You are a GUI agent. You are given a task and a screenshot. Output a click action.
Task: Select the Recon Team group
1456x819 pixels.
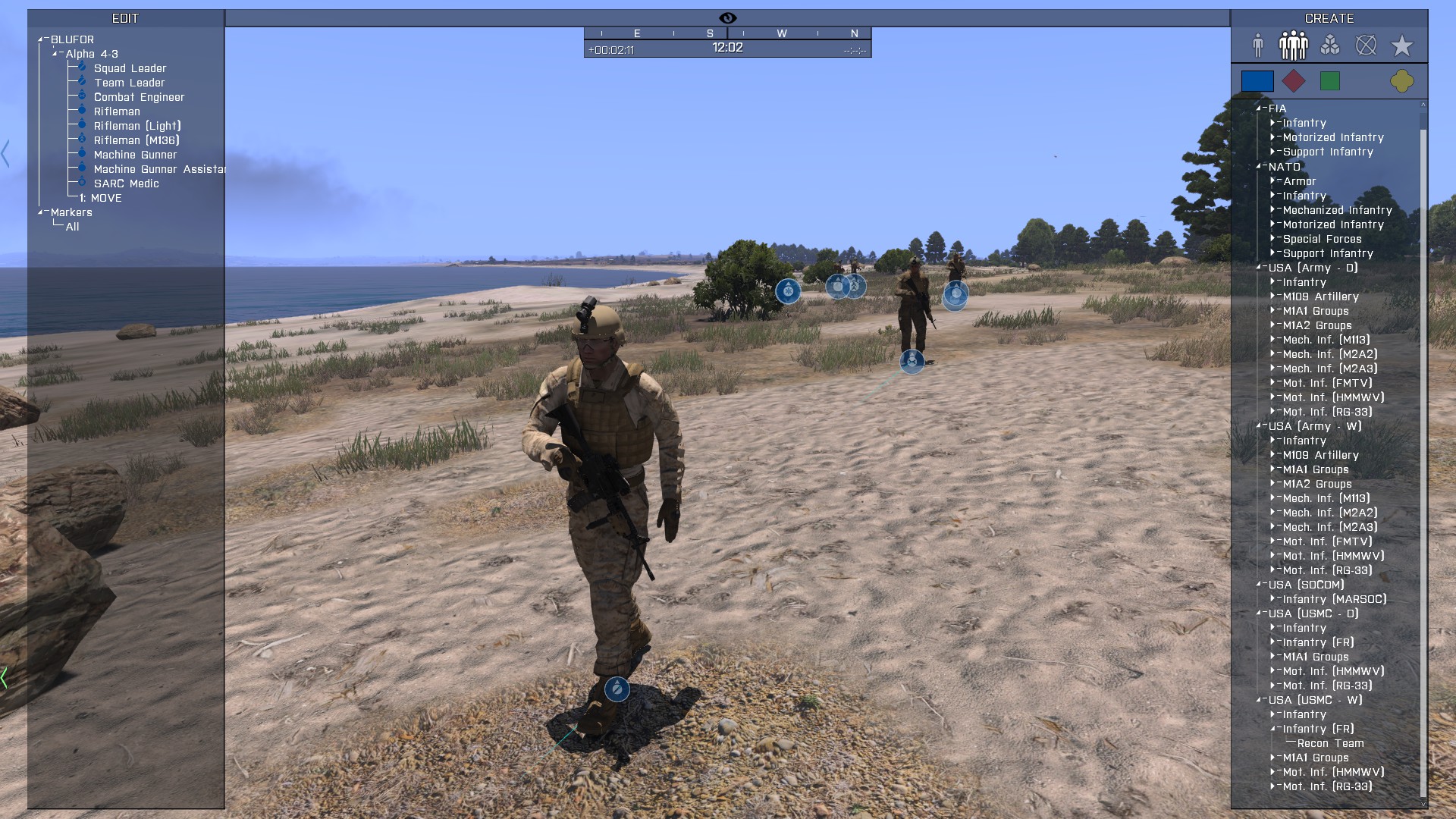pos(1330,743)
